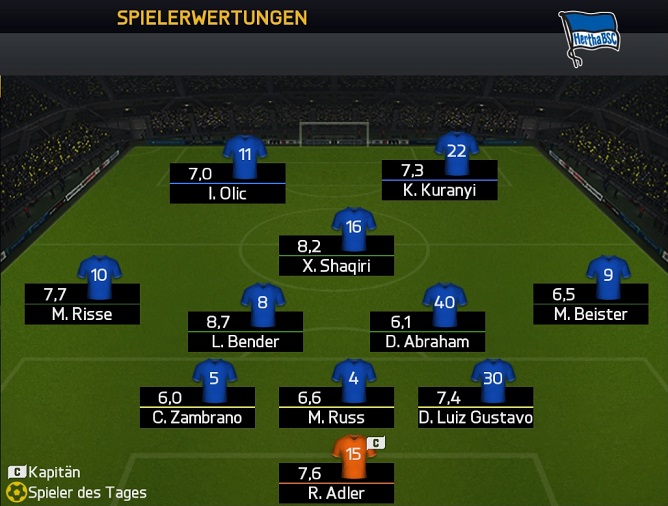668x506 pixels.
Task: Select D. Luiz Gustavo's player card
Action: [x=475, y=407]
